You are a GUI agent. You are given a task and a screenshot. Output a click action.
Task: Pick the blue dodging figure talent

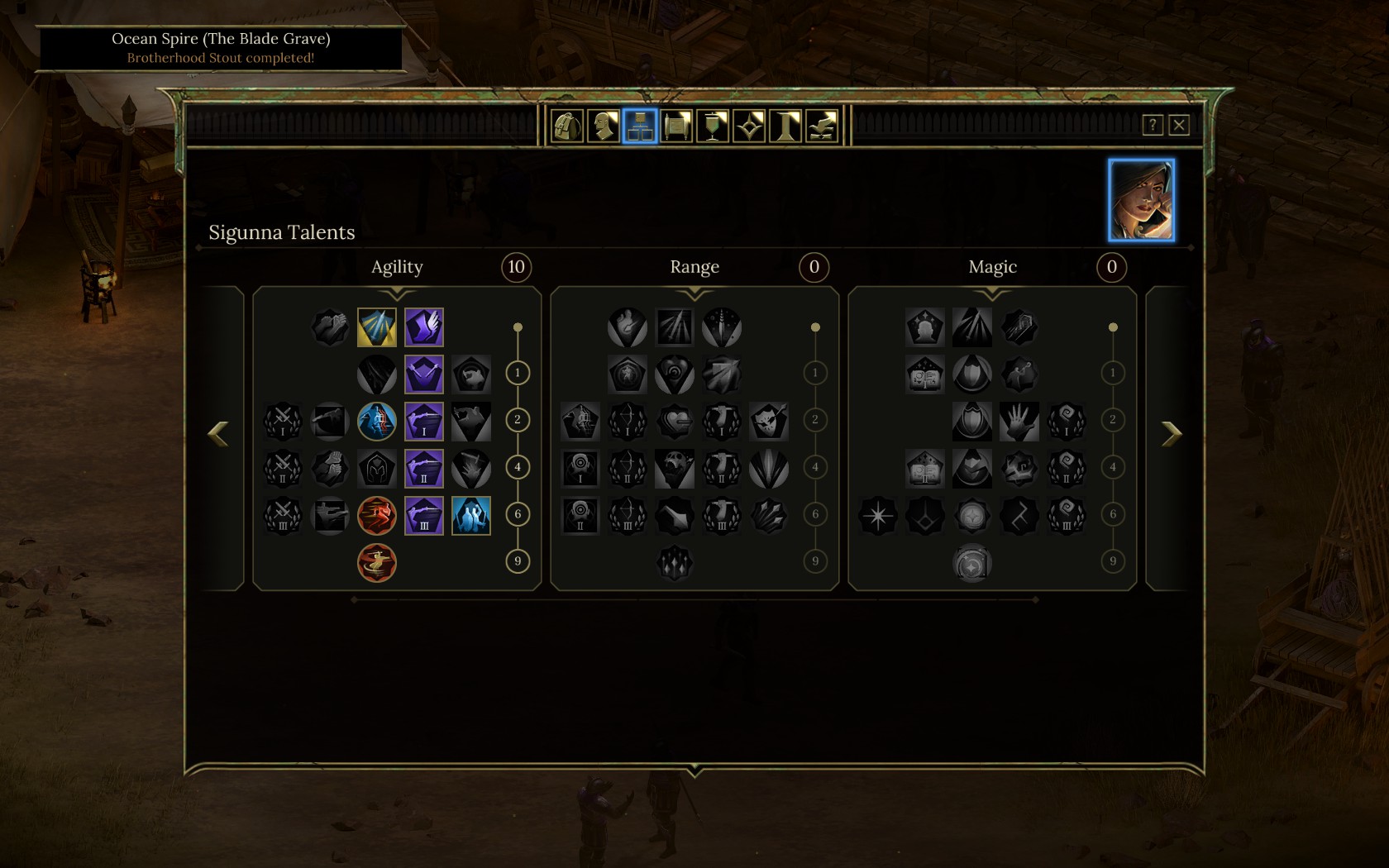377,422
